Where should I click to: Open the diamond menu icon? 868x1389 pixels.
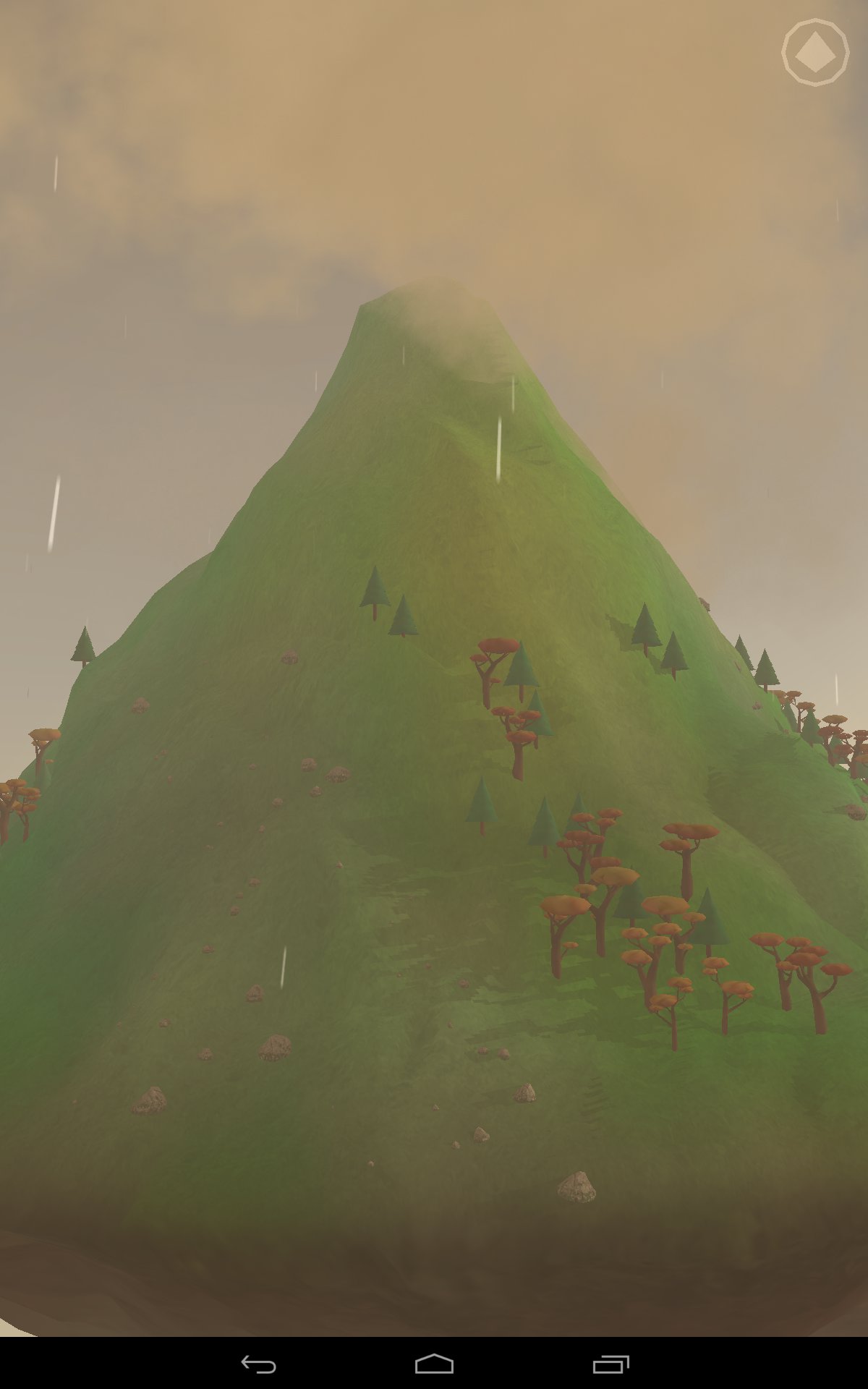click(x=815, y=52)
